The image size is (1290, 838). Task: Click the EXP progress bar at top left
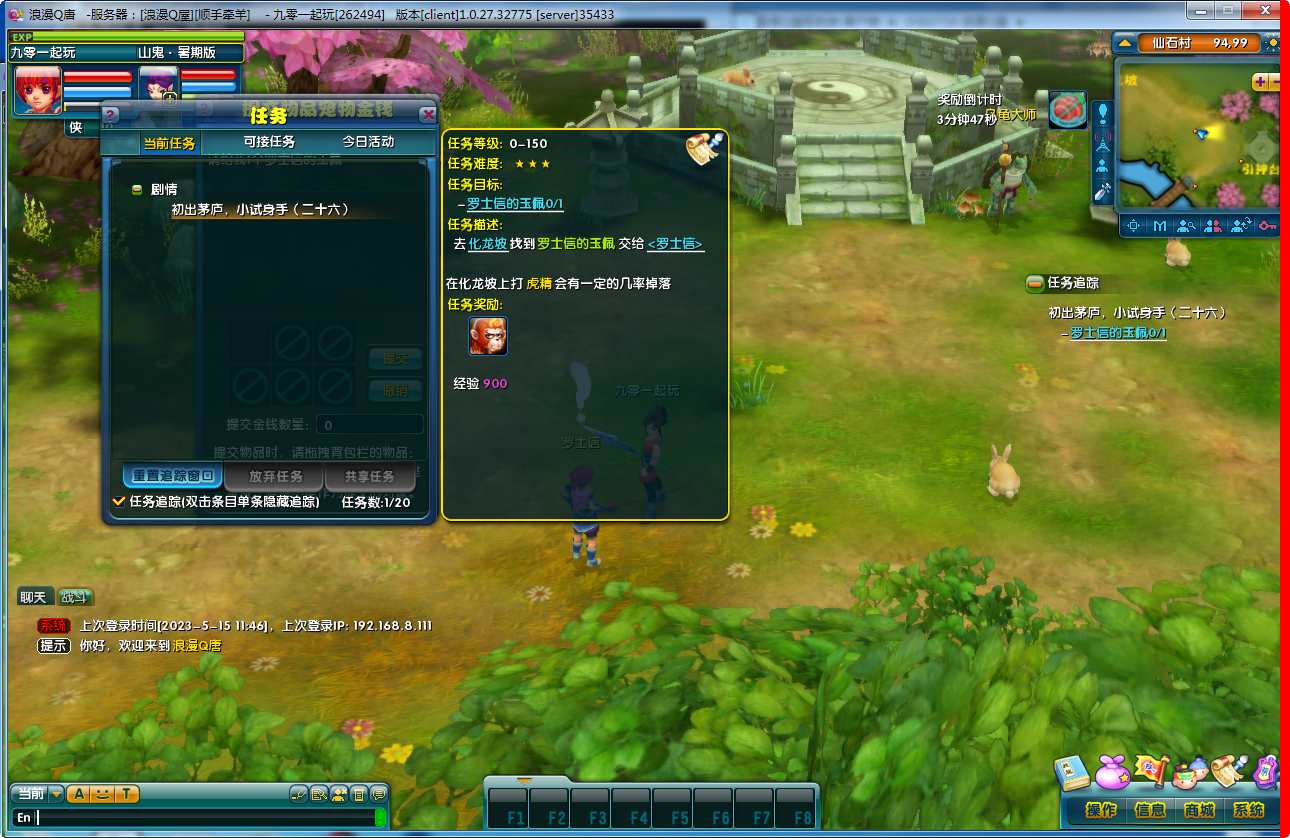125,34
